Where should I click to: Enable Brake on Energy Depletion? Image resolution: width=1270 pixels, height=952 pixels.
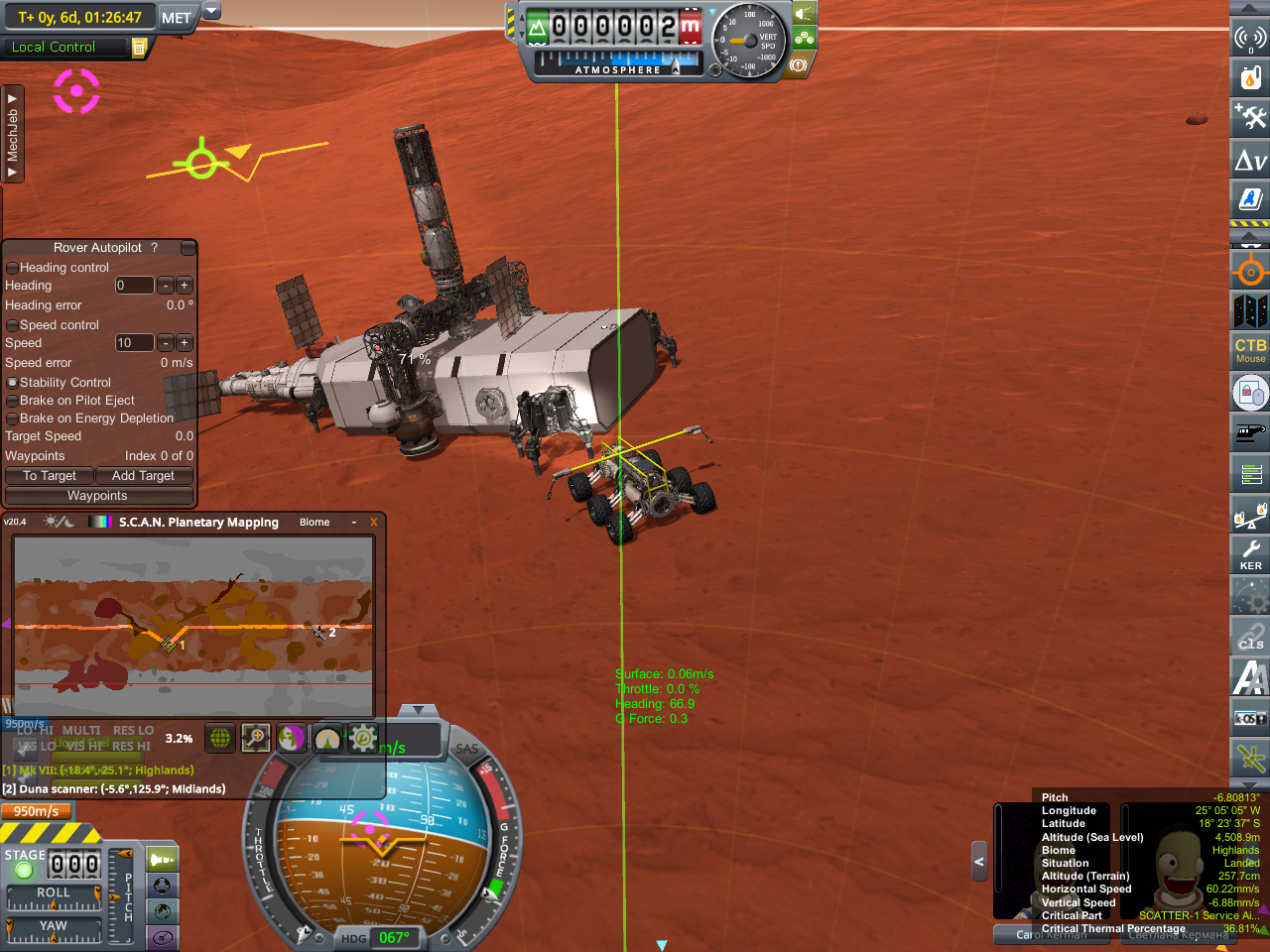(x=12, y=418)
